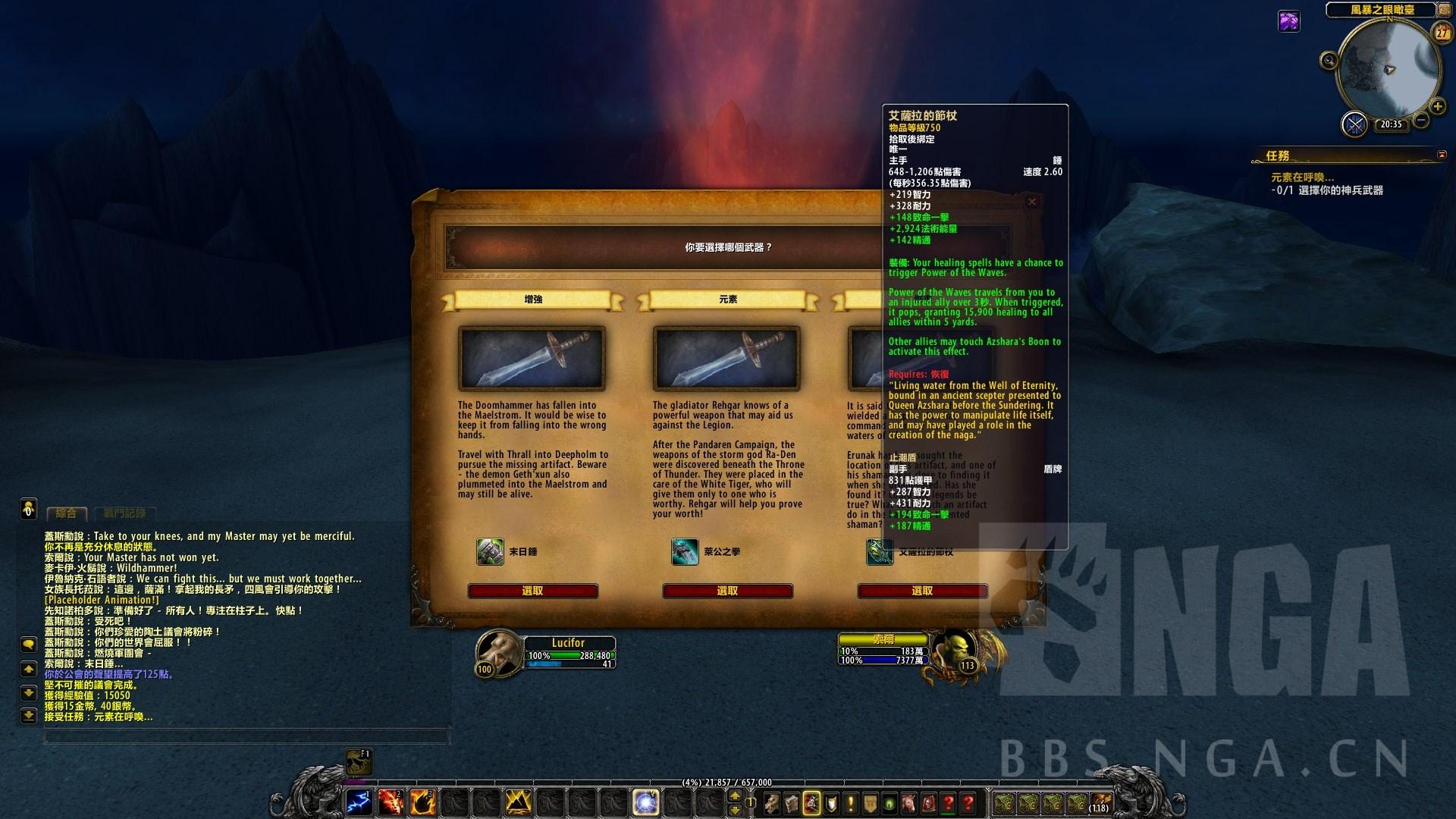Screen dimensions: 1456x819
Task: Select Lucifor's player portrait
Action: coord(498,651)
